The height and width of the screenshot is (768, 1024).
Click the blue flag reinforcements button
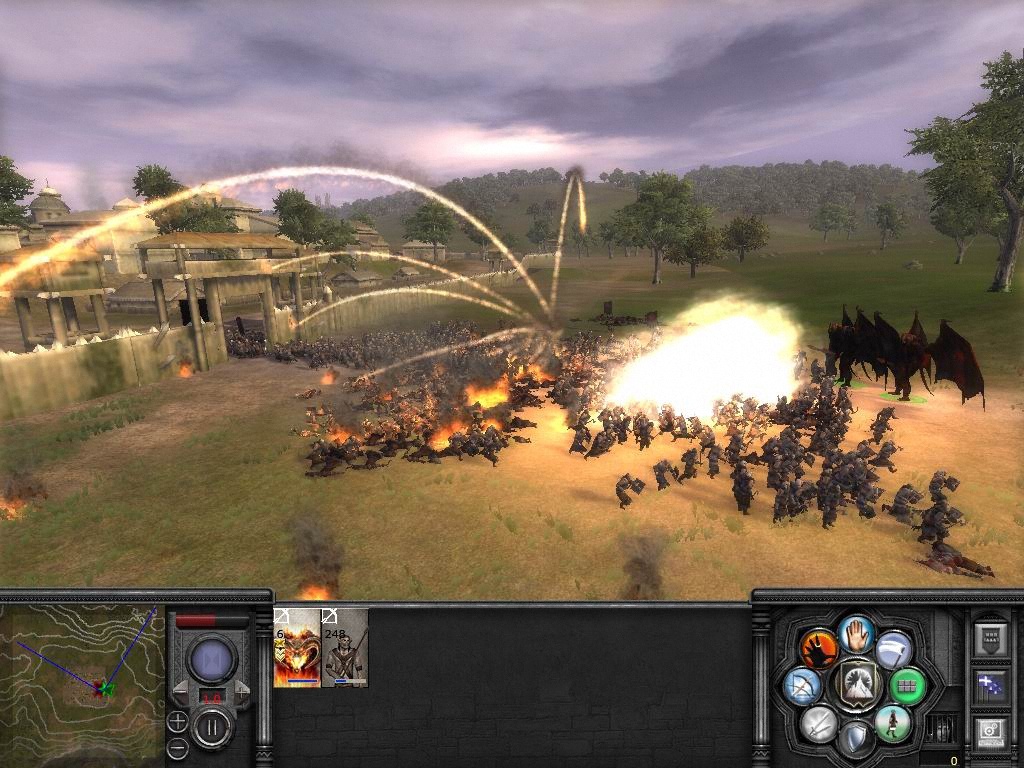[990, 686]
